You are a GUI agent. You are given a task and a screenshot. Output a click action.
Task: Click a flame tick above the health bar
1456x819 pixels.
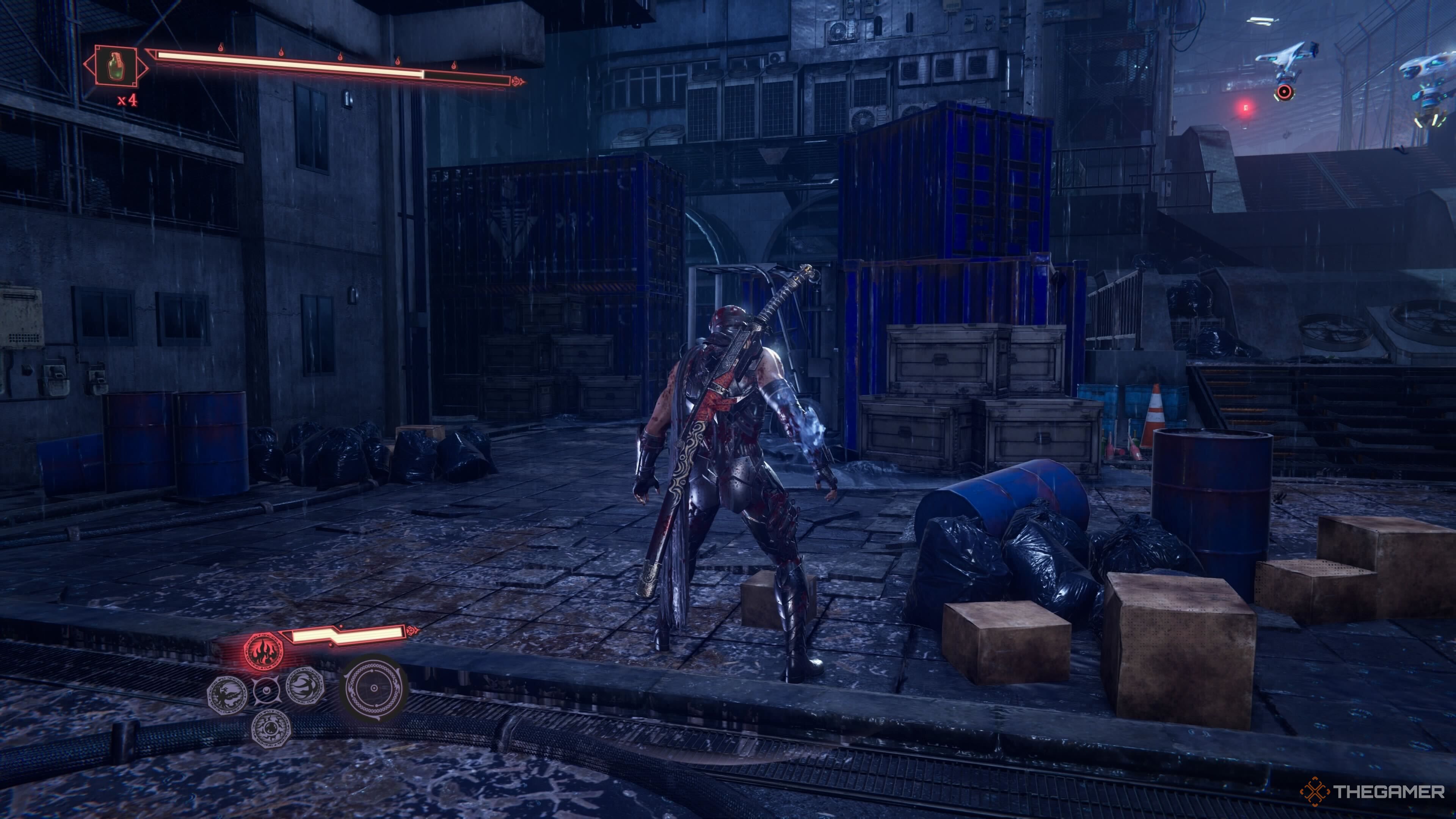tap(221, 47)
